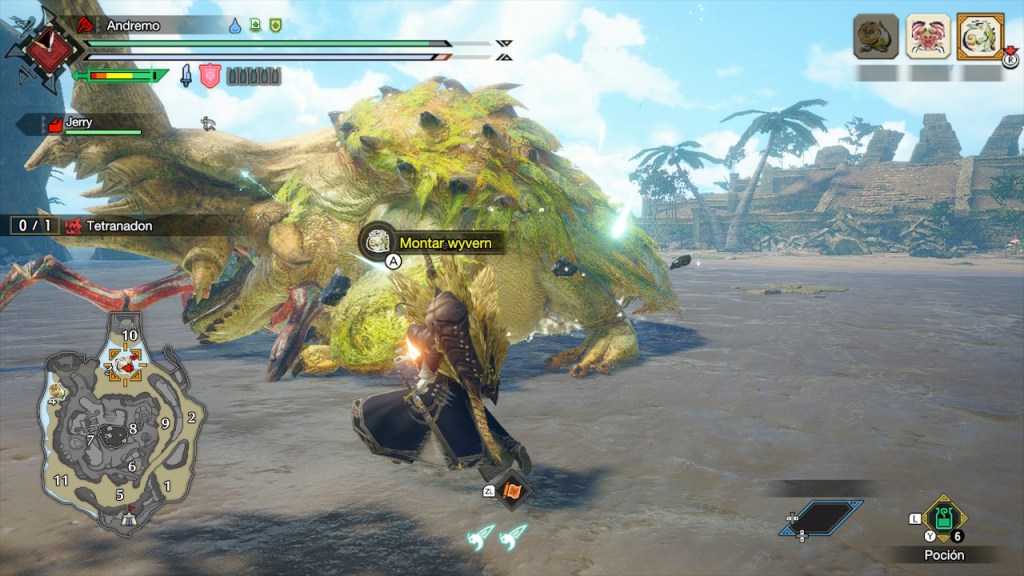Click the wirebug charge icons
Screen dimensions: 1024x576
499,536
